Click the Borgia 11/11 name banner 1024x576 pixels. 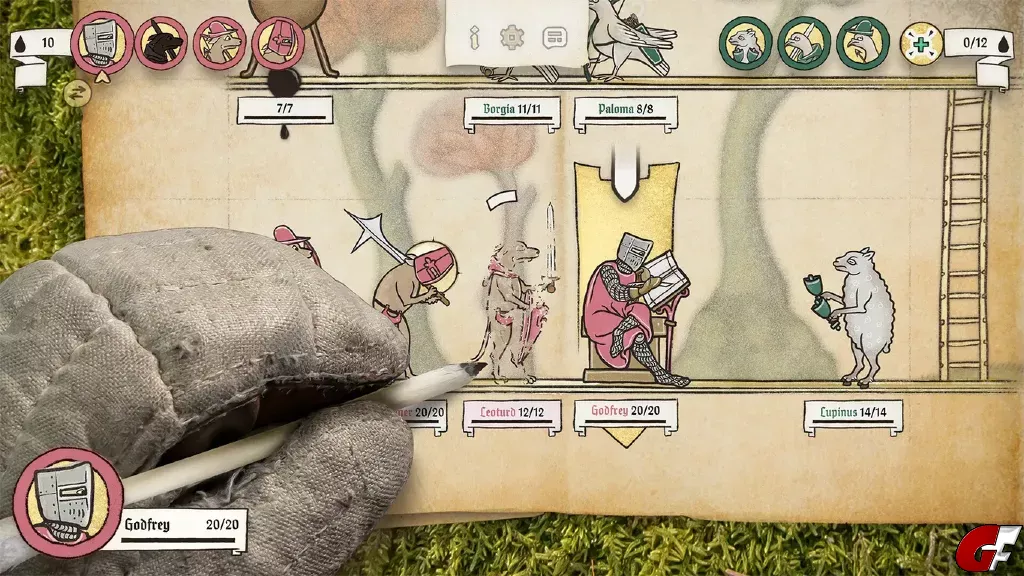click(511, 112)
